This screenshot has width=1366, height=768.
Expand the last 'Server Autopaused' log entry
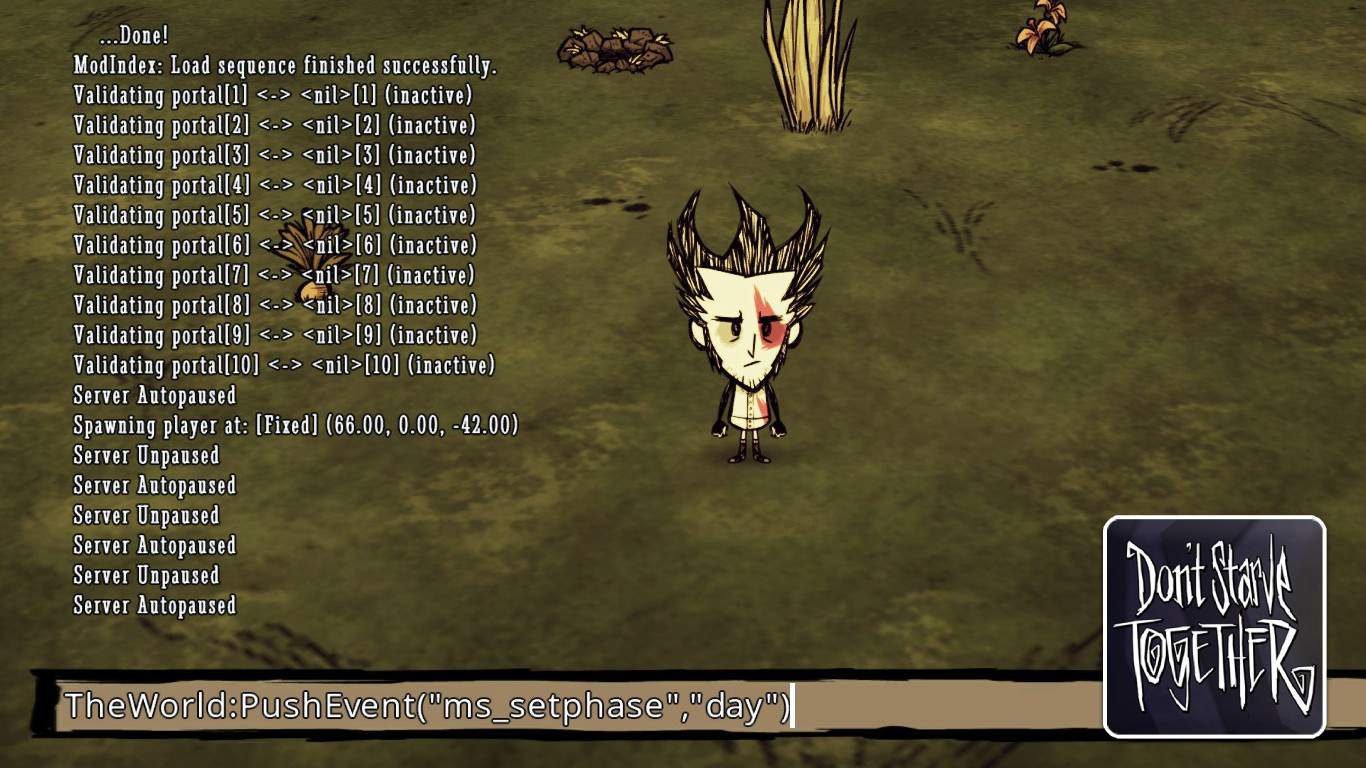click(x=155, y=605)
